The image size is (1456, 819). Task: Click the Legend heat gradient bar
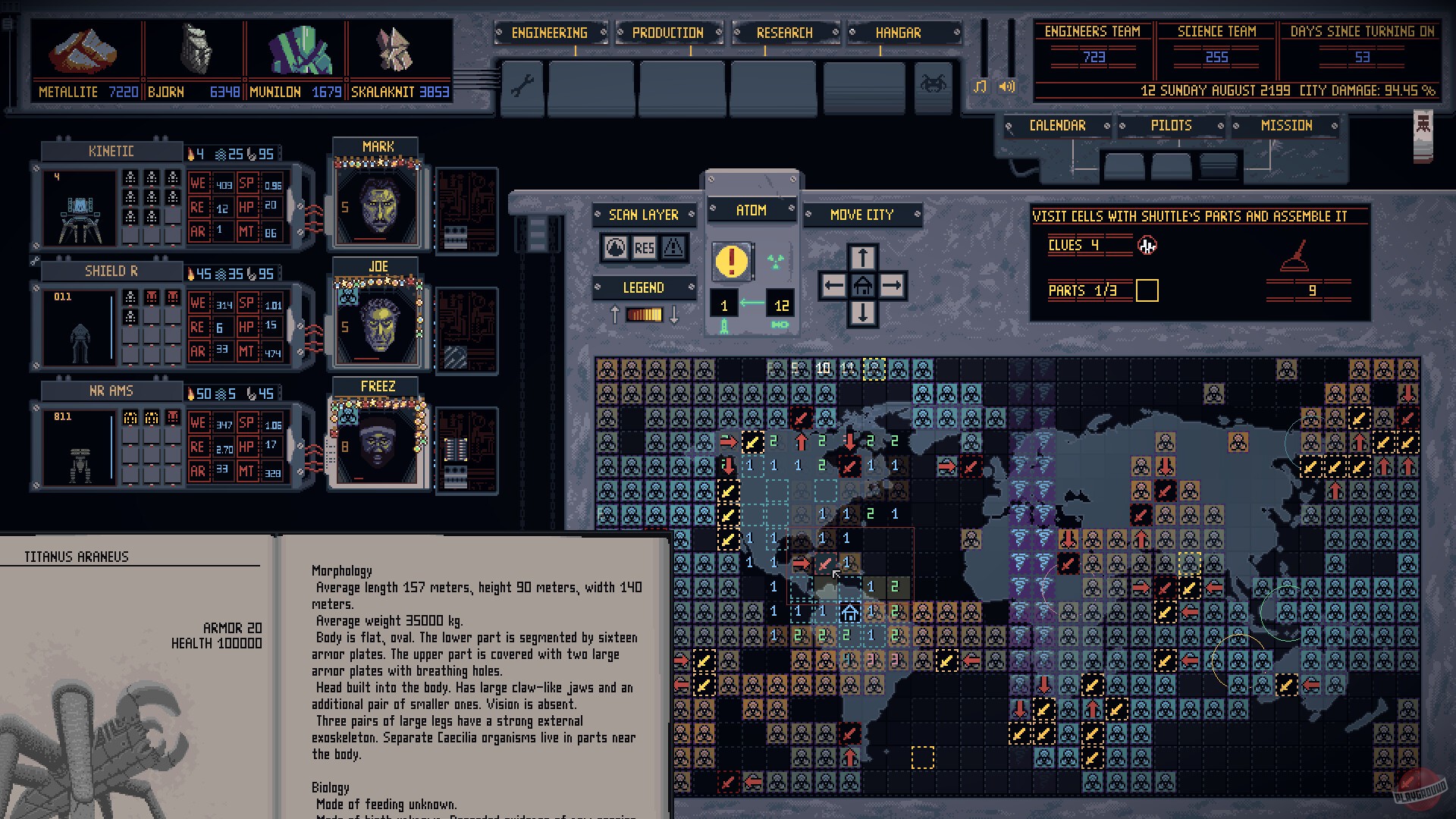click(x=645, y=314)
